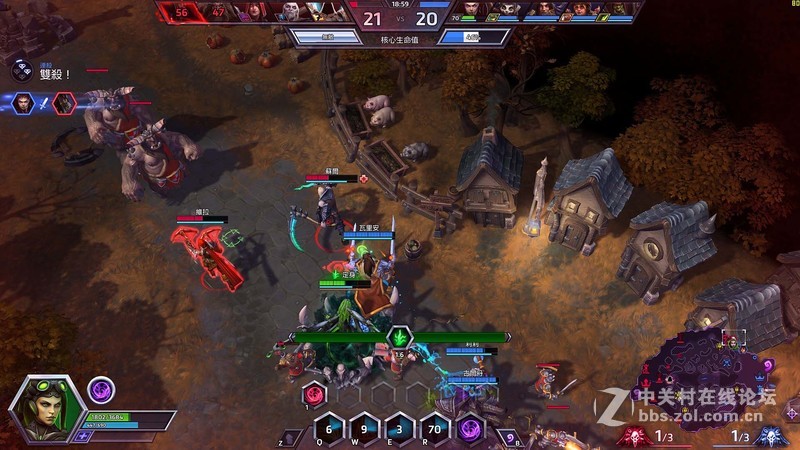Select the R heroic ability slot
Image resolution: width=800 pixels, height=450 pixels.
click(x=435, y=429)
